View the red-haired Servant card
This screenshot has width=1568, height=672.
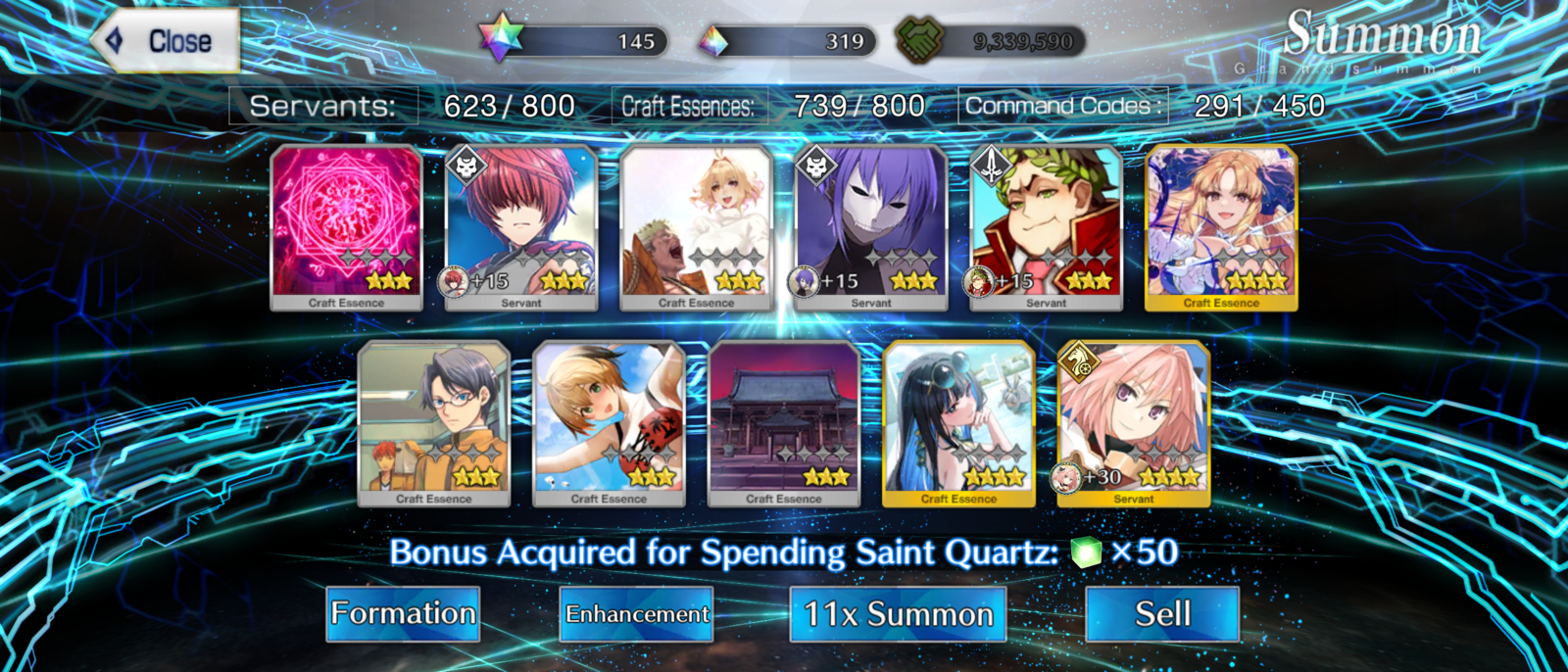[x=521, y=227]
